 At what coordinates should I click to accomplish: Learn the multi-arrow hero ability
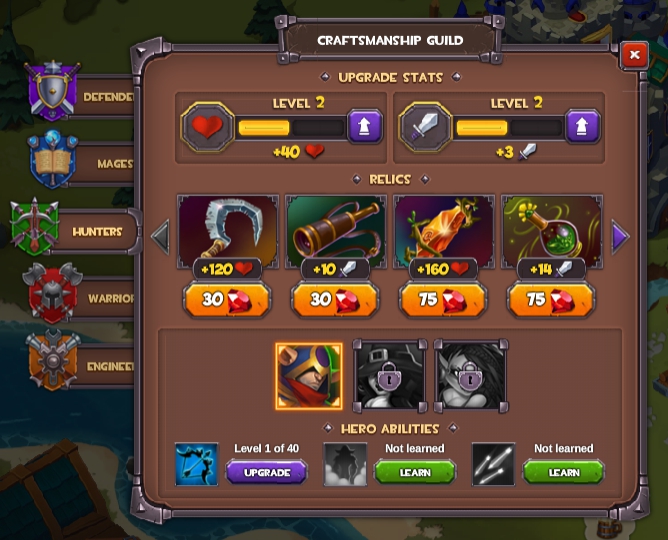563,472
